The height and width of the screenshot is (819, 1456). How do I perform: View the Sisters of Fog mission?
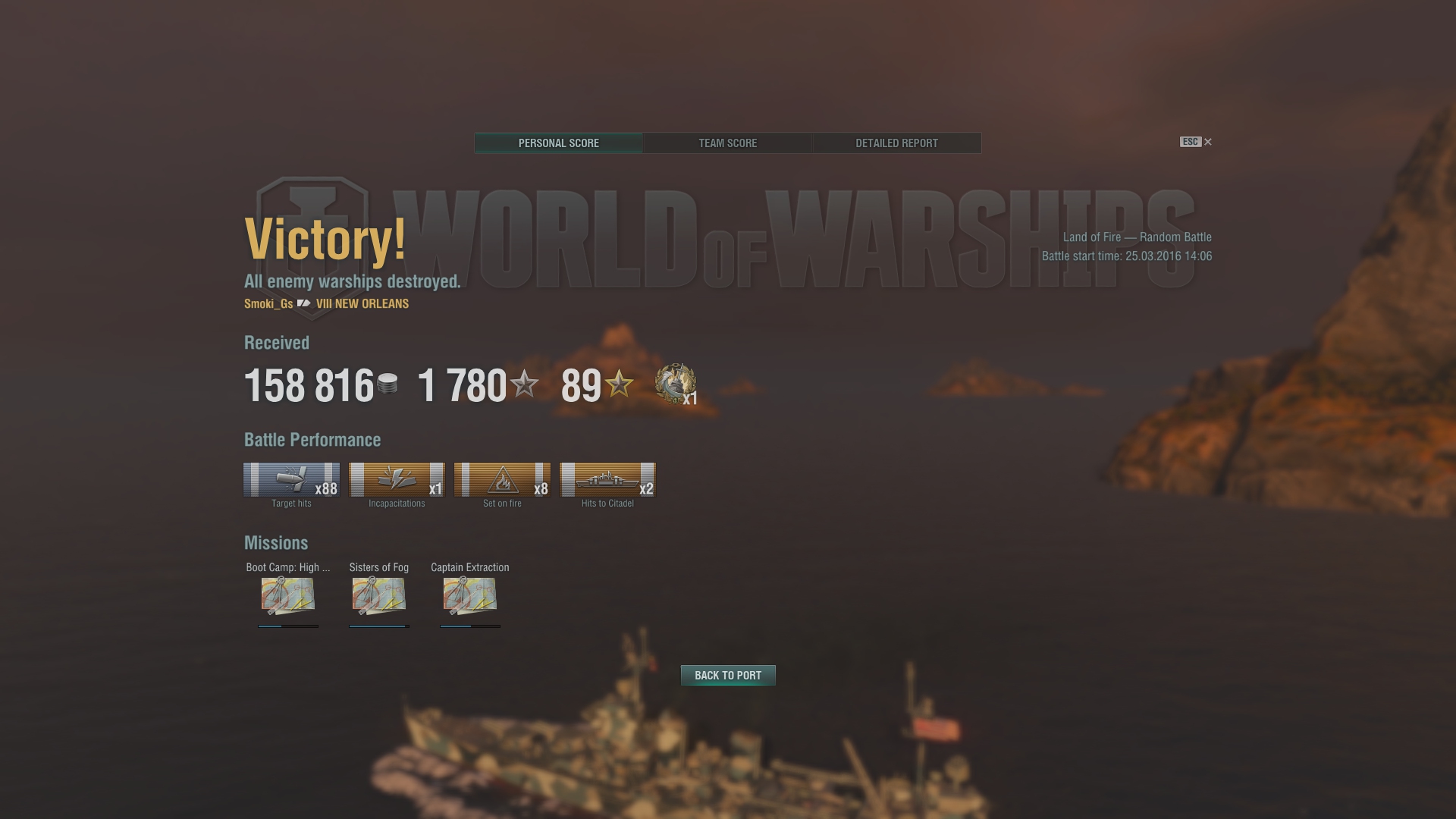(x=379, y=595)
